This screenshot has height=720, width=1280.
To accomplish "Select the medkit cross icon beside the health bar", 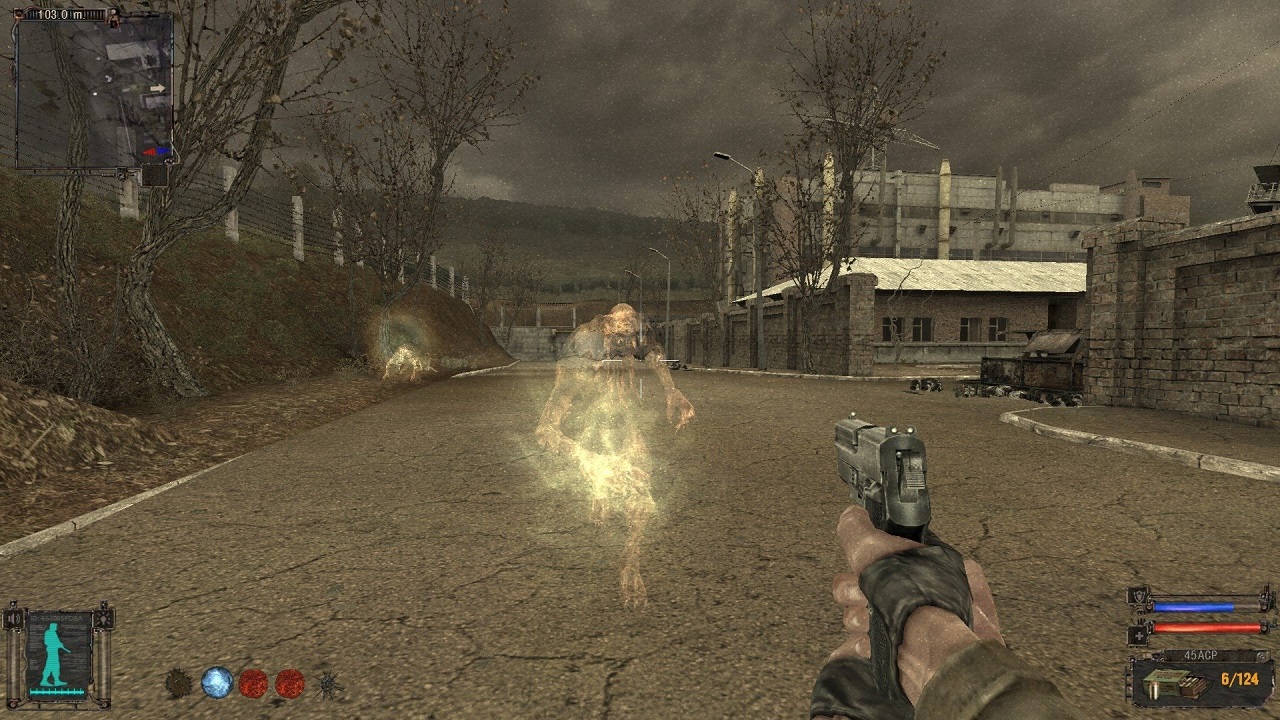I will [1138, 635].
